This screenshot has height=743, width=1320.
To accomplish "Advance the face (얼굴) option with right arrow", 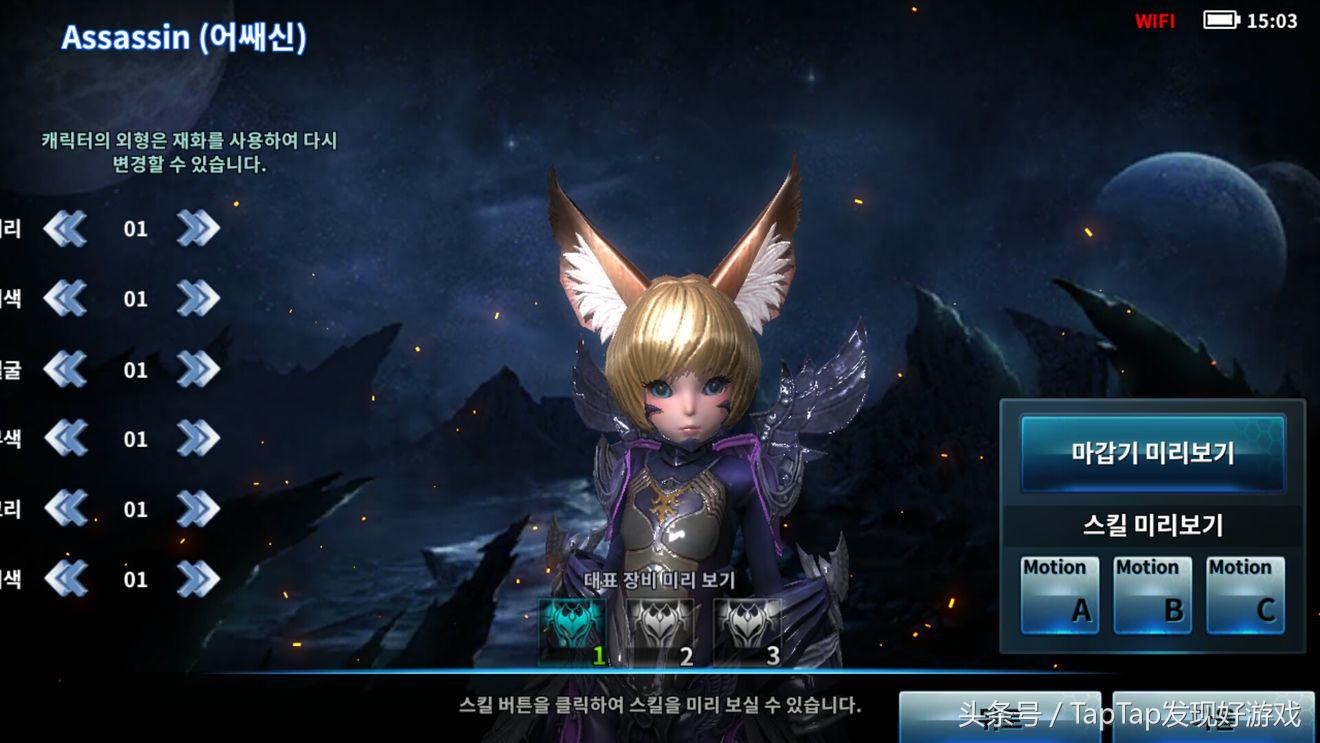I will pos(198,369).
